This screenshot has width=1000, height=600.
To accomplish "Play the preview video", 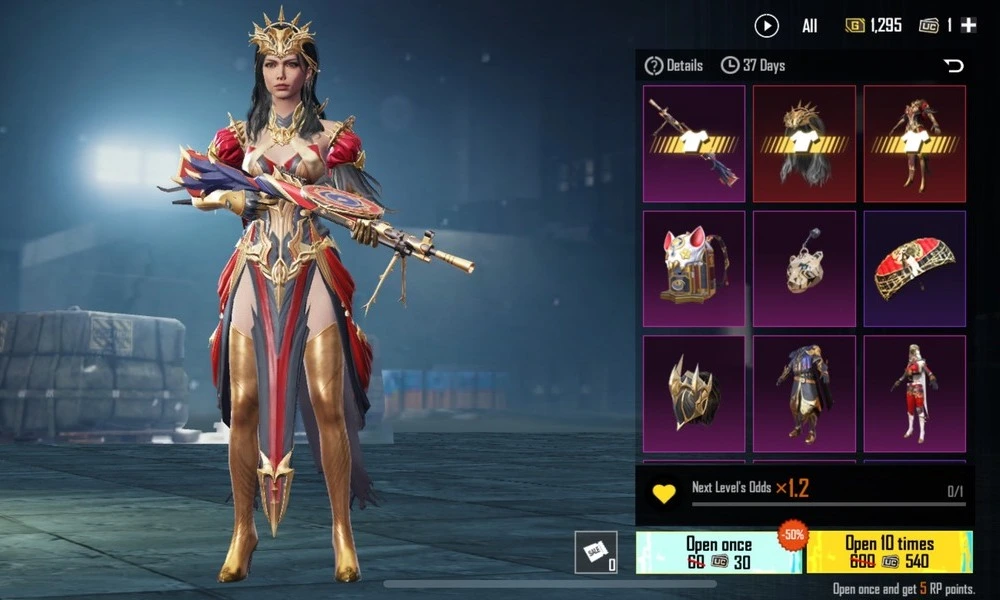I will point(767,26).
